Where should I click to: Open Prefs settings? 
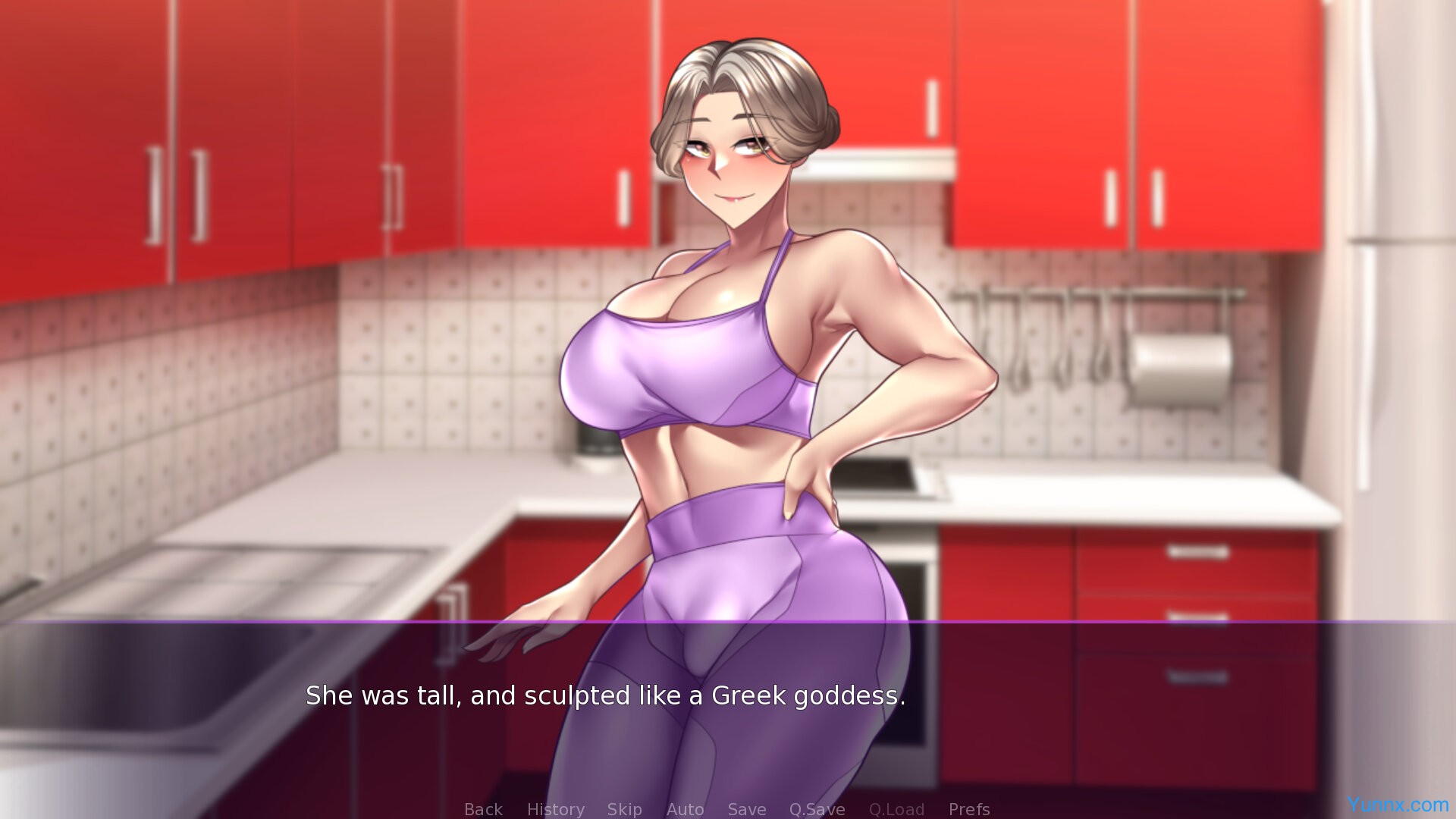click(x=968, y=809)
